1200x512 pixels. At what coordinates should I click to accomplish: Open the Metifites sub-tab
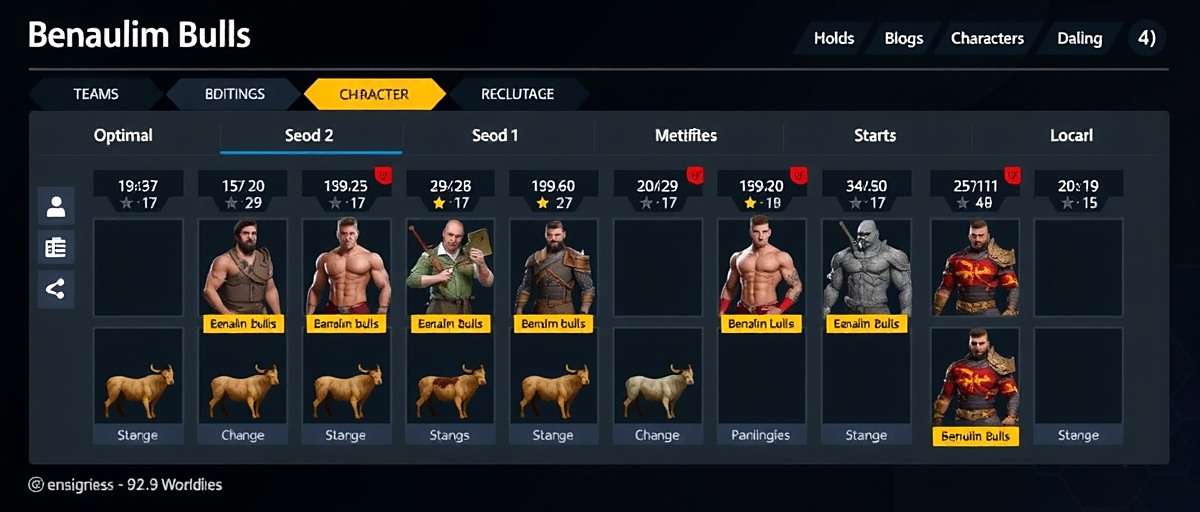pos(686,135)
